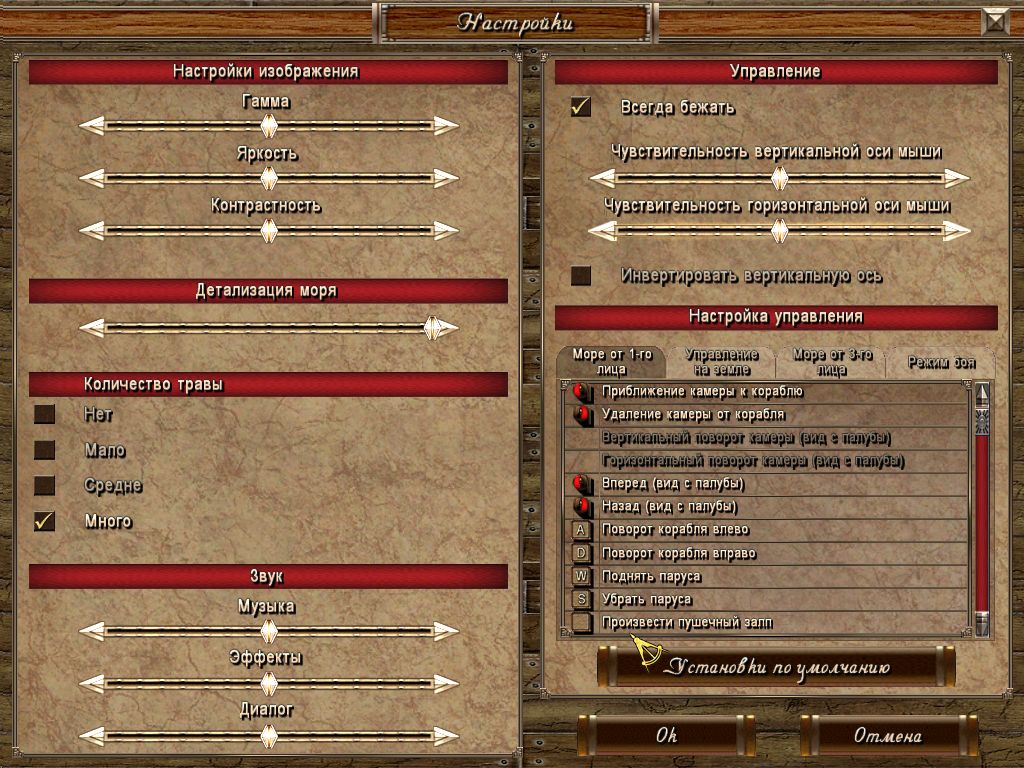Cancel changes with the Отмена button
Image resolution: width=1024 pixels, height=768 pixels.
click(887, 736)
